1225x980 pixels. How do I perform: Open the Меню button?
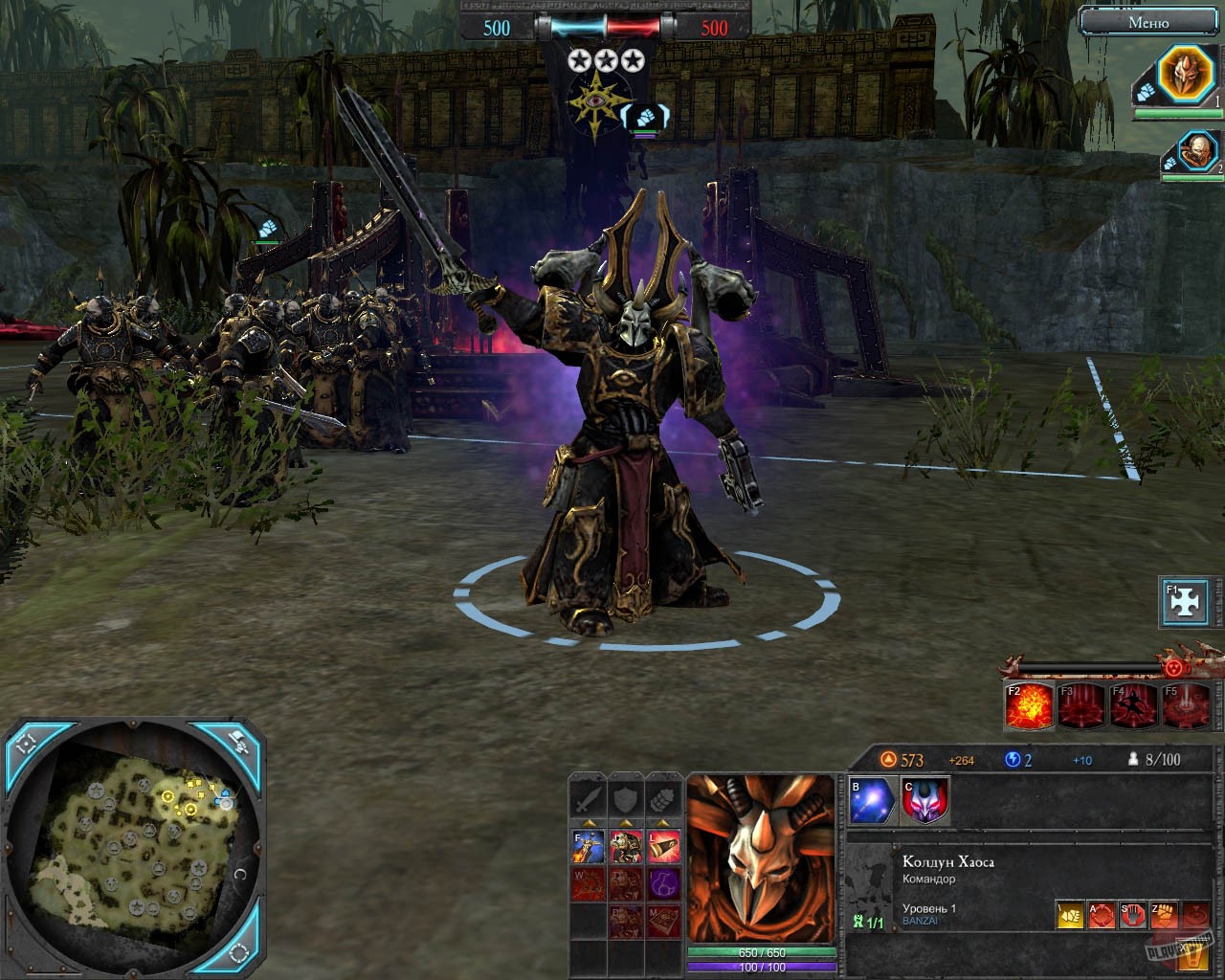point(1148,22)
